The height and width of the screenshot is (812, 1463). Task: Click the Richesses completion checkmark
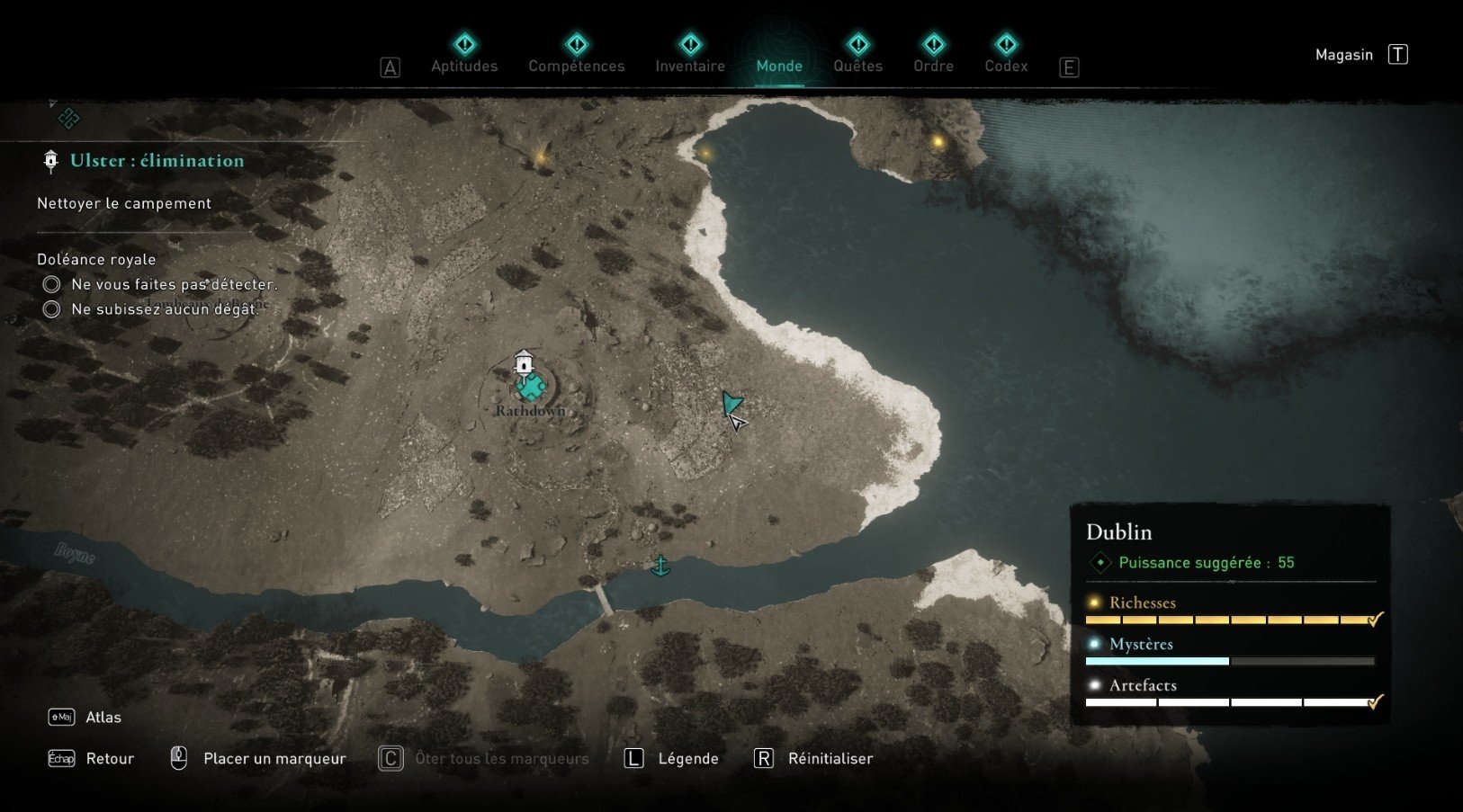(x=1375, y=619)
